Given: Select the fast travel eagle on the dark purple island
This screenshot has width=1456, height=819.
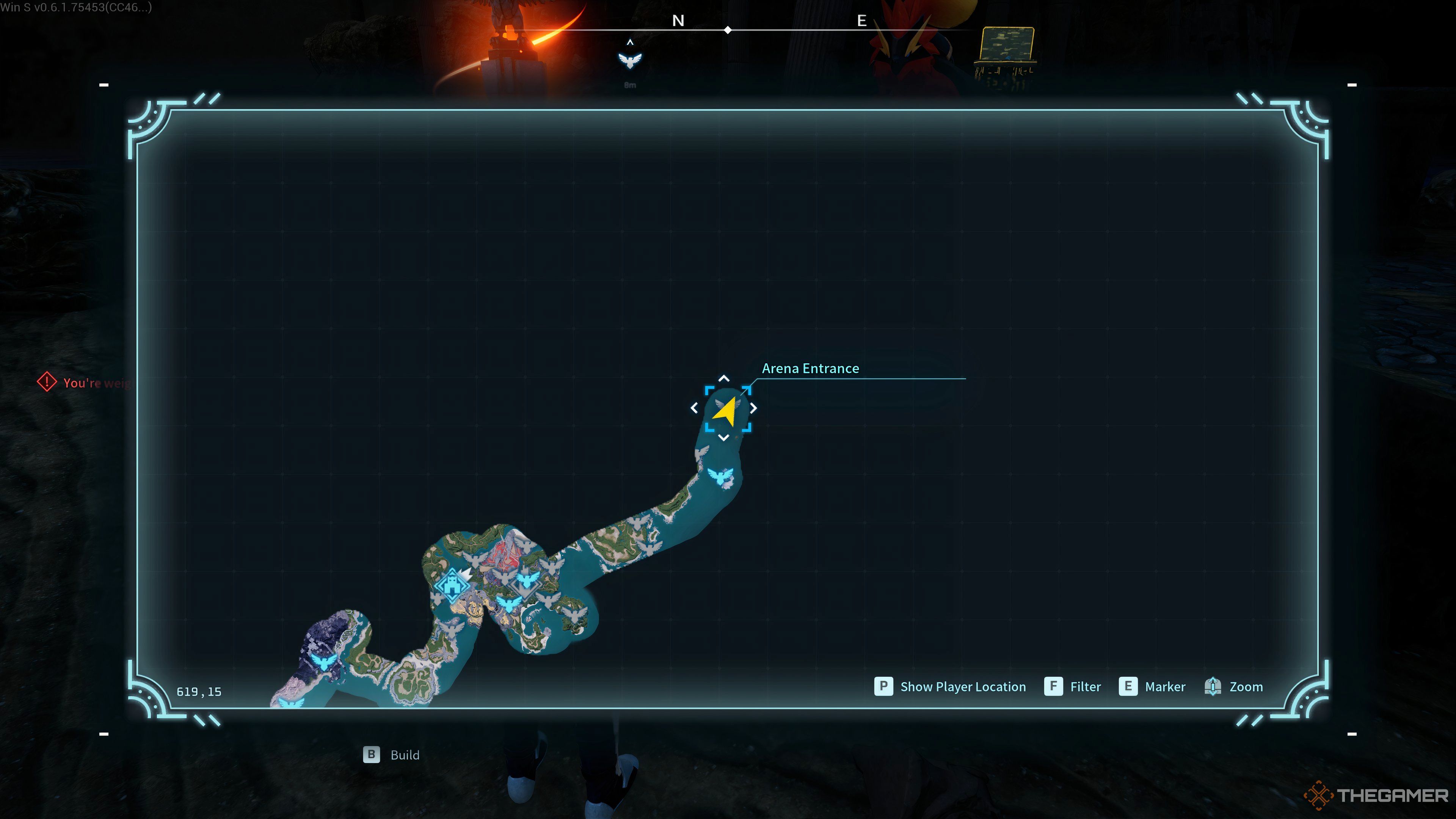Looking at the screenshot, I should coord(324,661).
